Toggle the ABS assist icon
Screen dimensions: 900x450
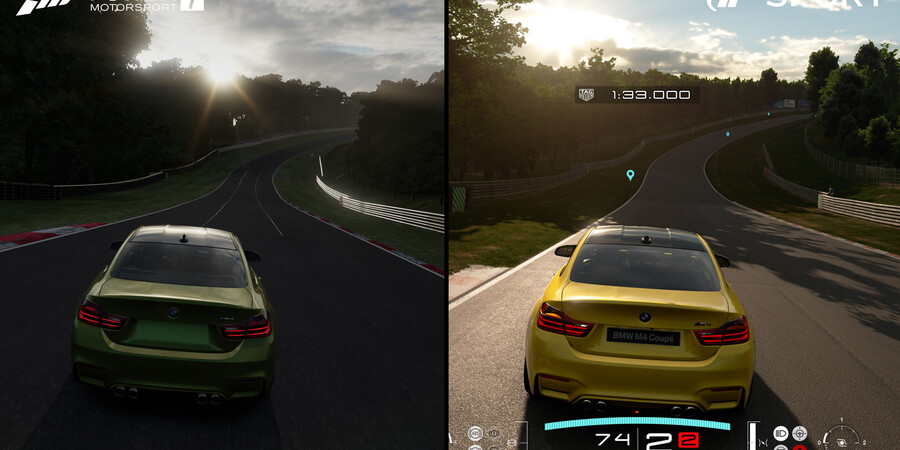[x=475, y=433]
